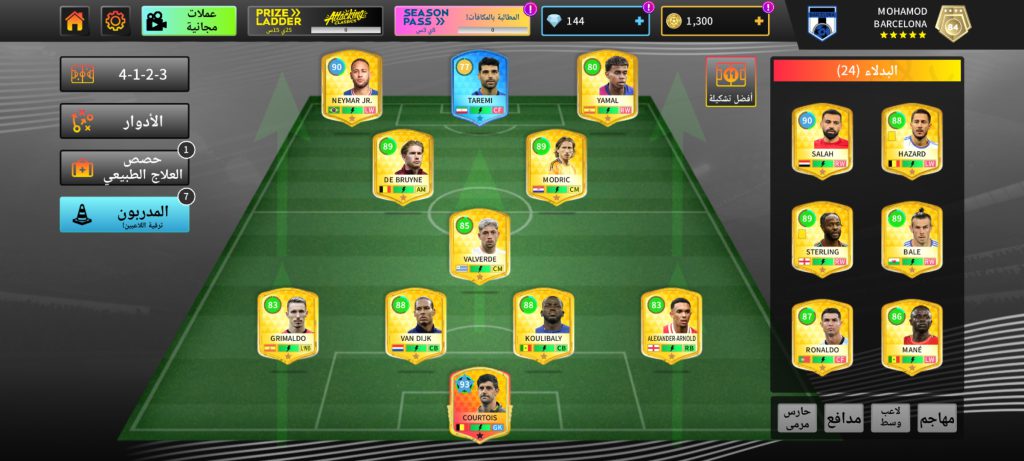Viewport: 1024px width, 461px height.
Task: Add more gold coins
Action: tap(759, 21)
